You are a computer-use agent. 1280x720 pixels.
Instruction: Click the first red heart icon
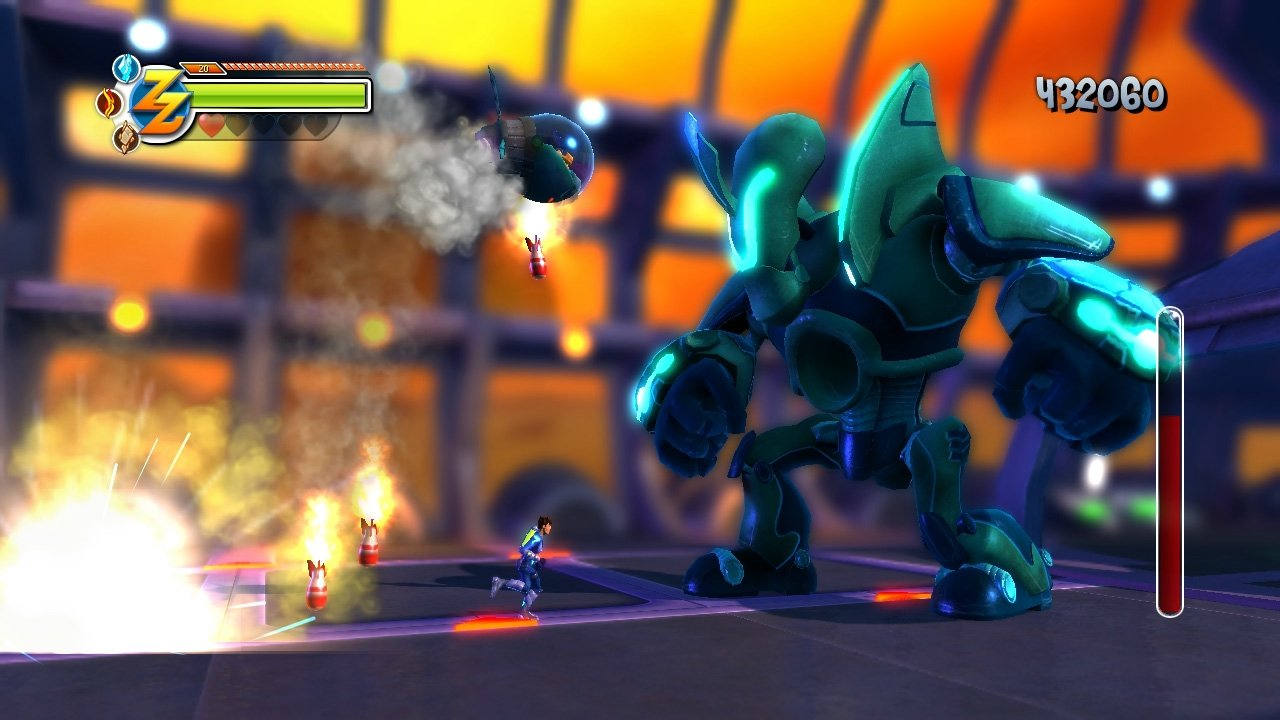coord(211,125)
